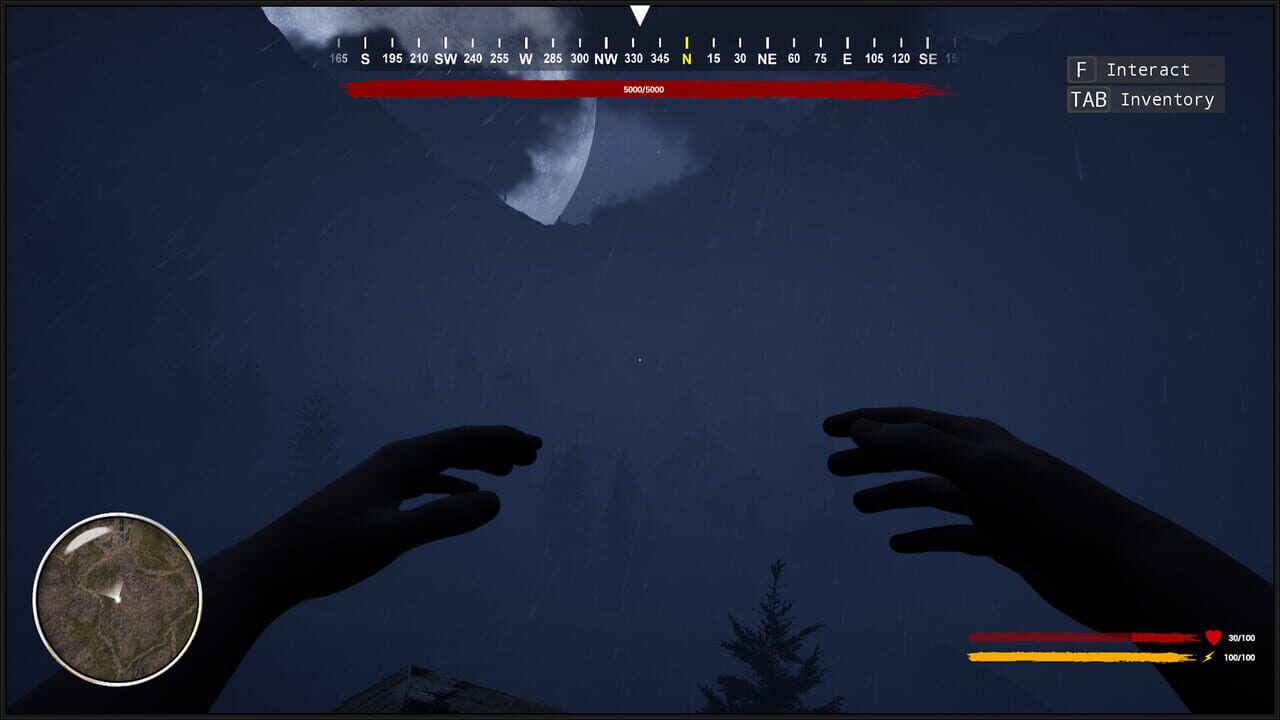
Task: Click the 5000/5000 red status bar label
Action: [x=646, y=89]
